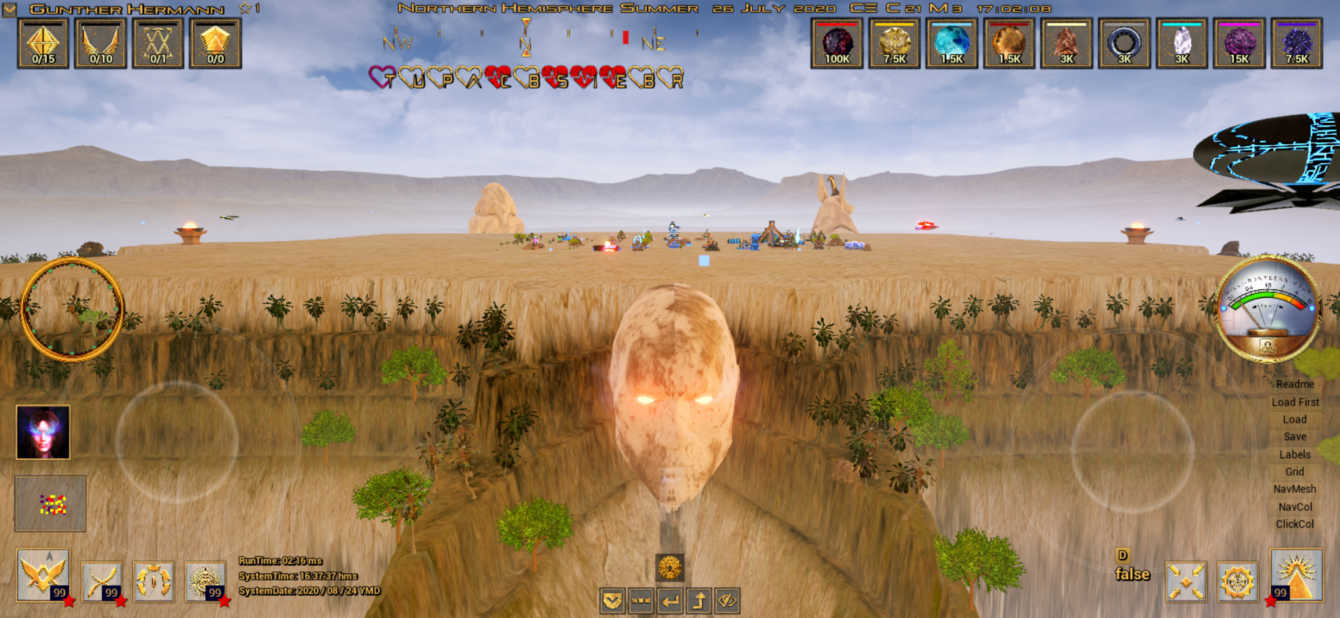Image resolution: width=1340 pixels, height=618 pixels.
Task: Click the golden pyramid crystal counter 0/15
Action: click(x=43, y=43)
